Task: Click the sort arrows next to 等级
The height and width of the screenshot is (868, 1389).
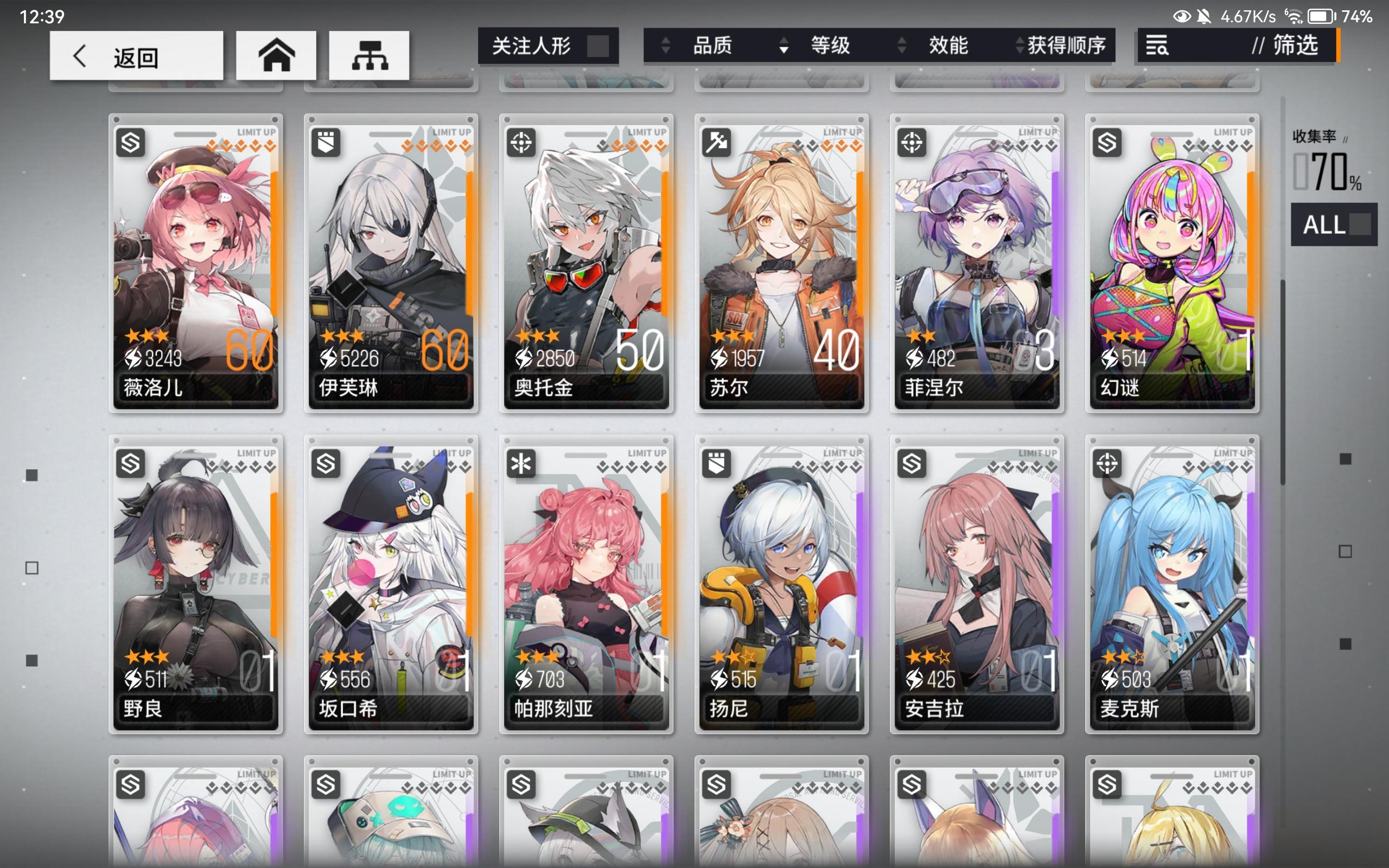Action: click(x=783, y=46)
